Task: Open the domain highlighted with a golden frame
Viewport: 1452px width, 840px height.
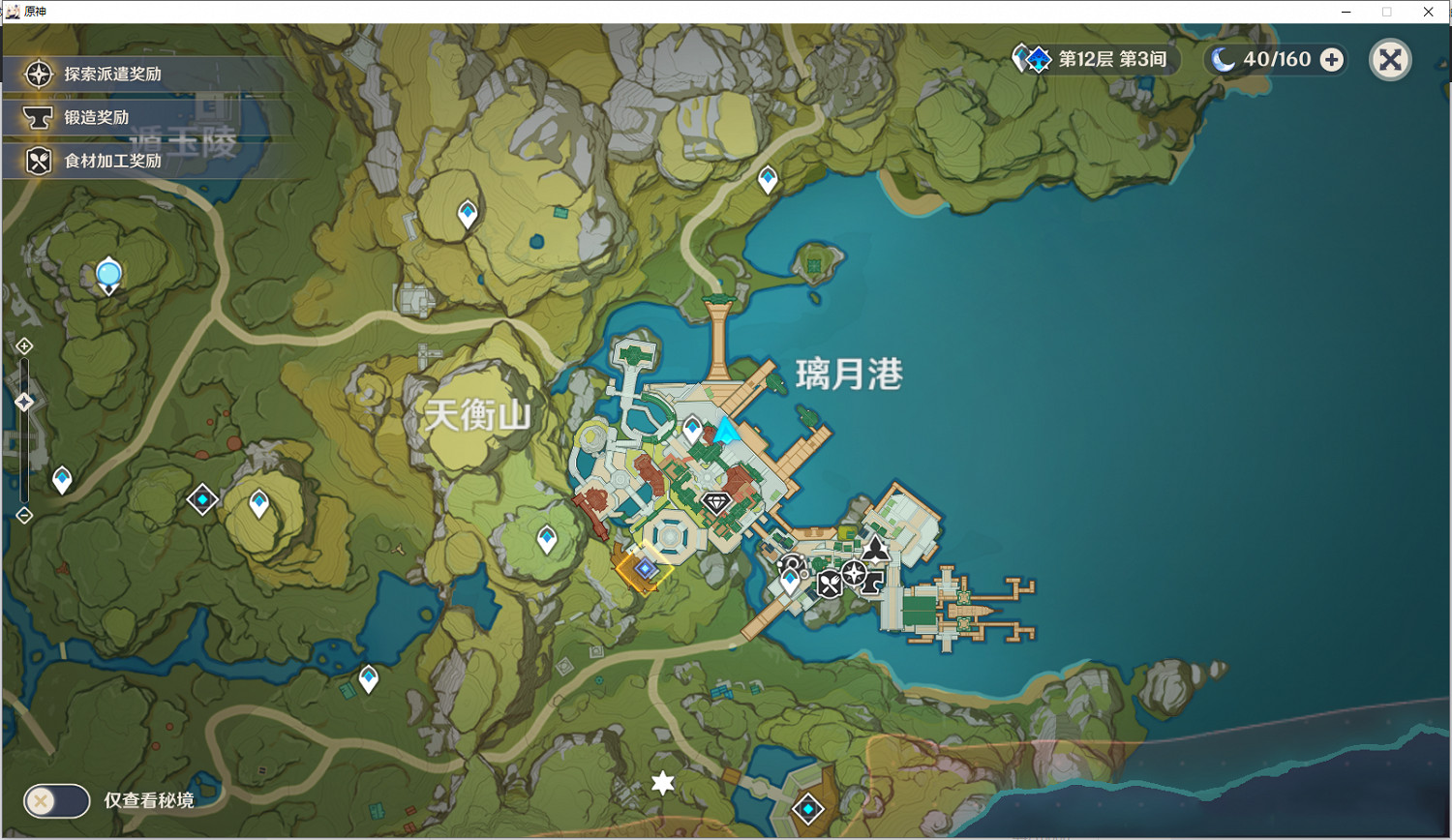Action: [646, 567]
